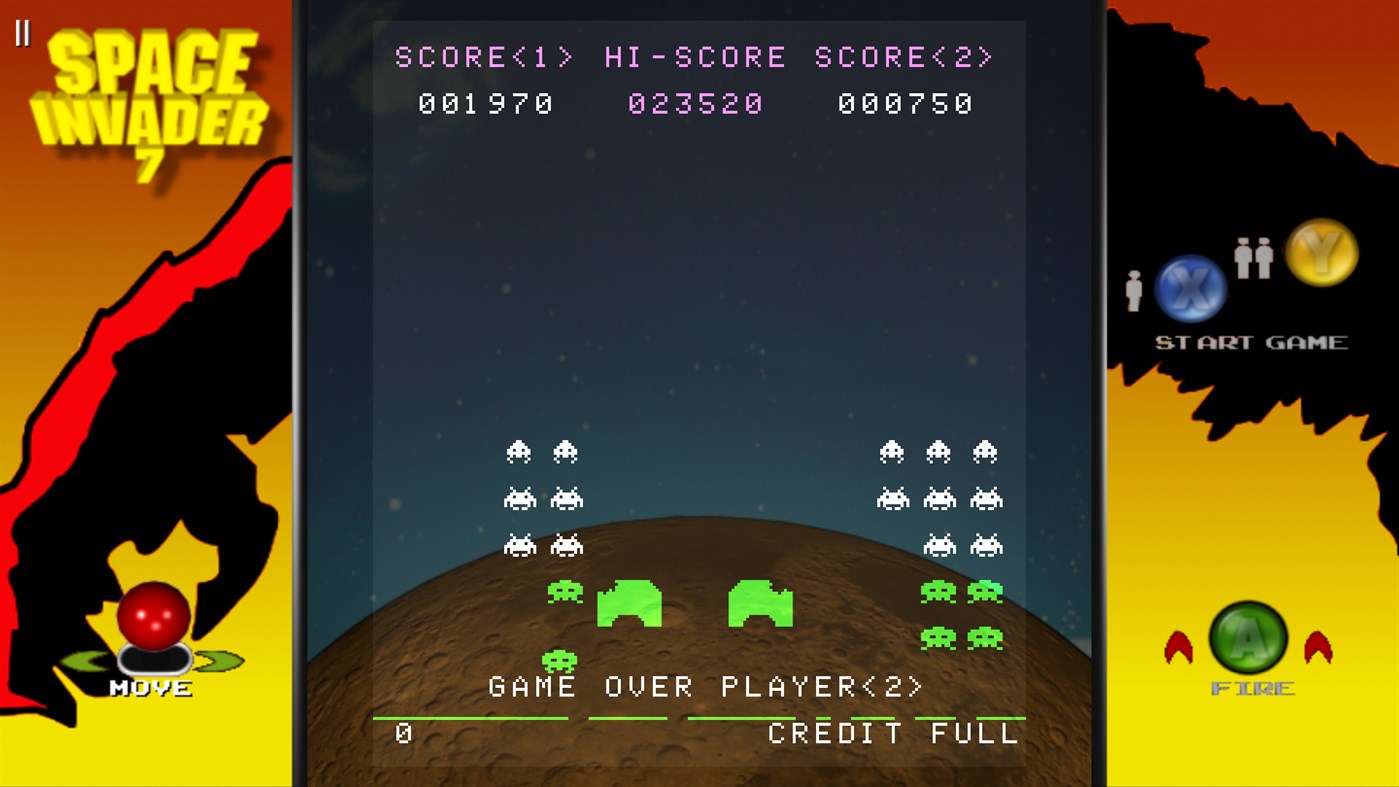Screen dimensions: 1399x787
Task: Click the single-player figure icon above X
Action: pyautogui.click(x=1133, y=288)
